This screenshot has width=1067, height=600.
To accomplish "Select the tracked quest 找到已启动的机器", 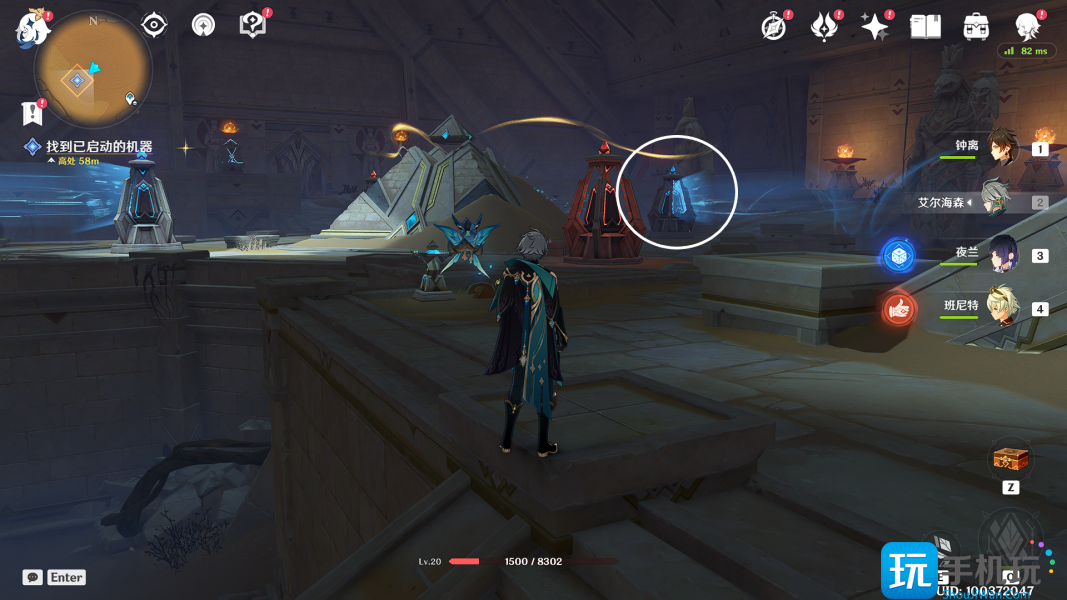I will (x=98, y=147).
